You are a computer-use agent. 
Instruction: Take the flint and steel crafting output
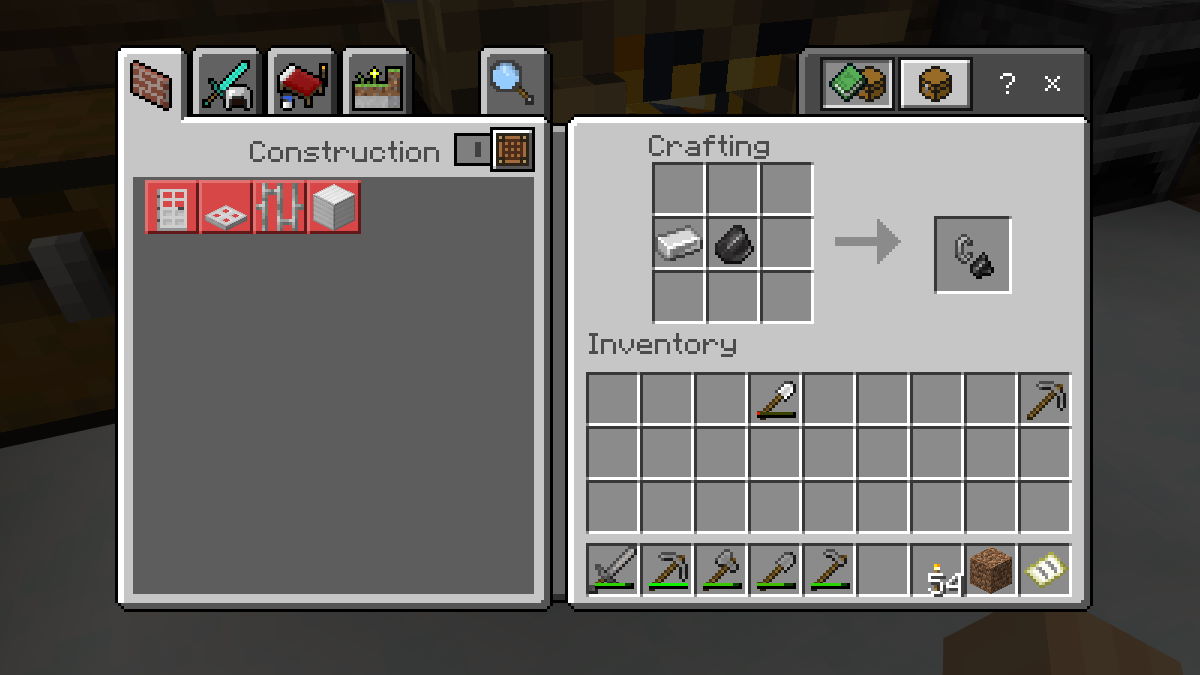(972, 255)
